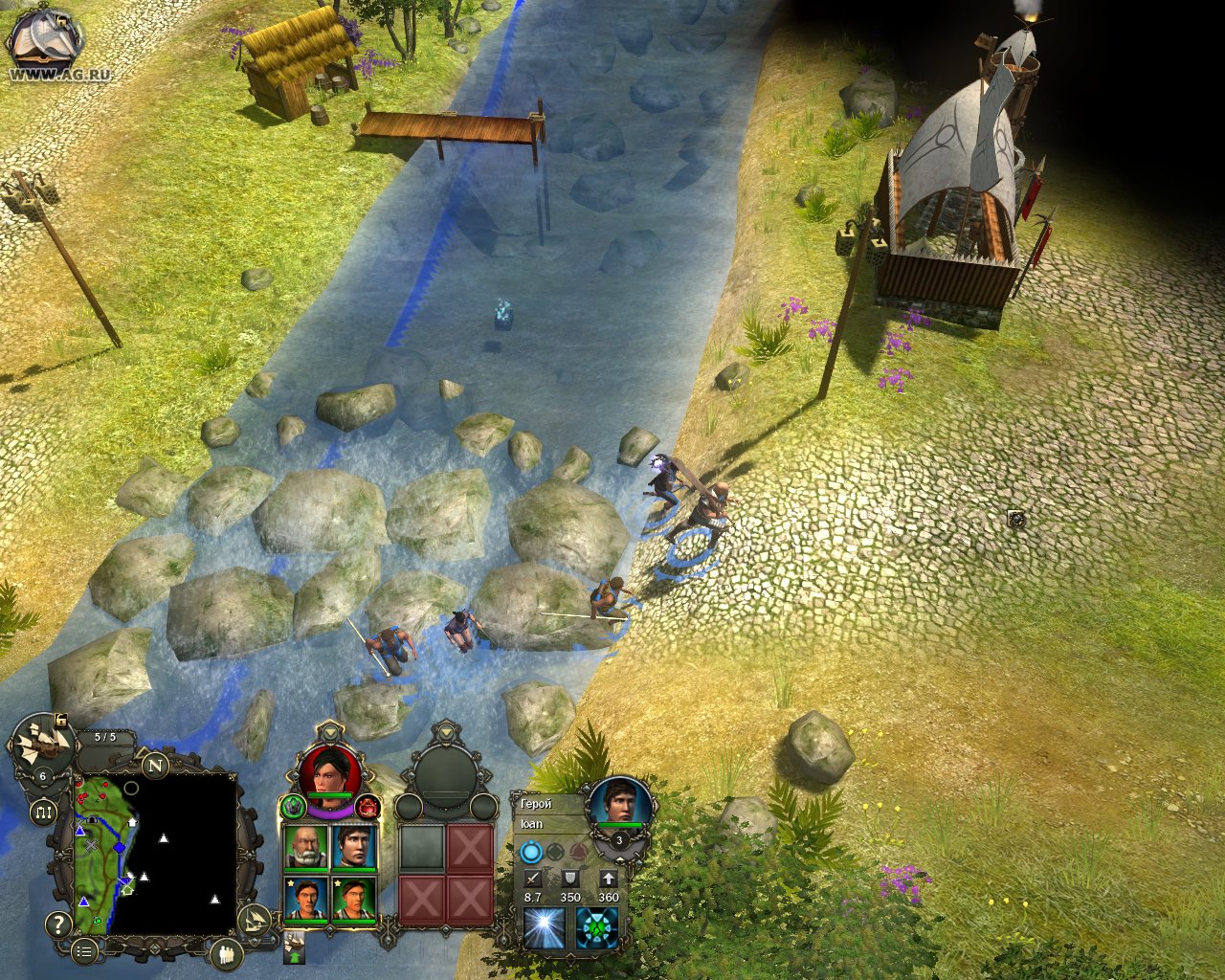
Task: Open help with the question mark button
Action: [58, 924]
